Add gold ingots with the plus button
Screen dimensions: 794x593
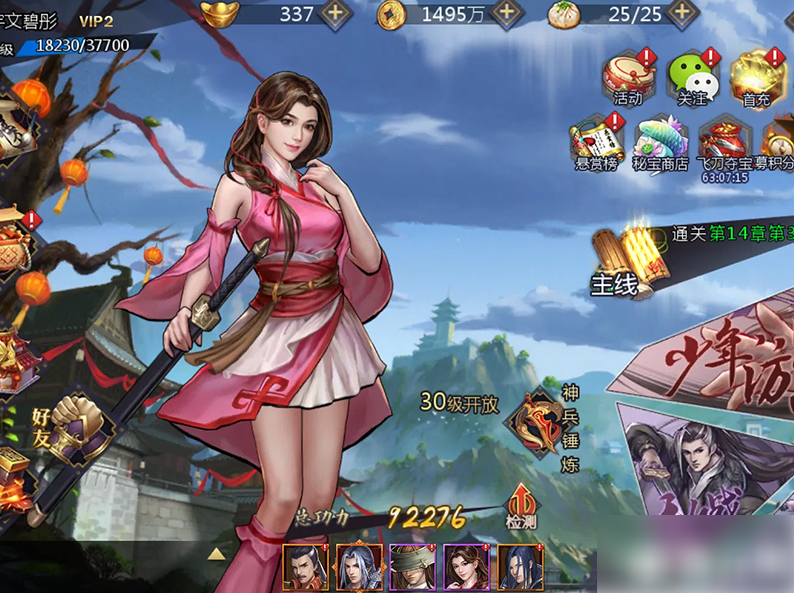click(335, 14)
